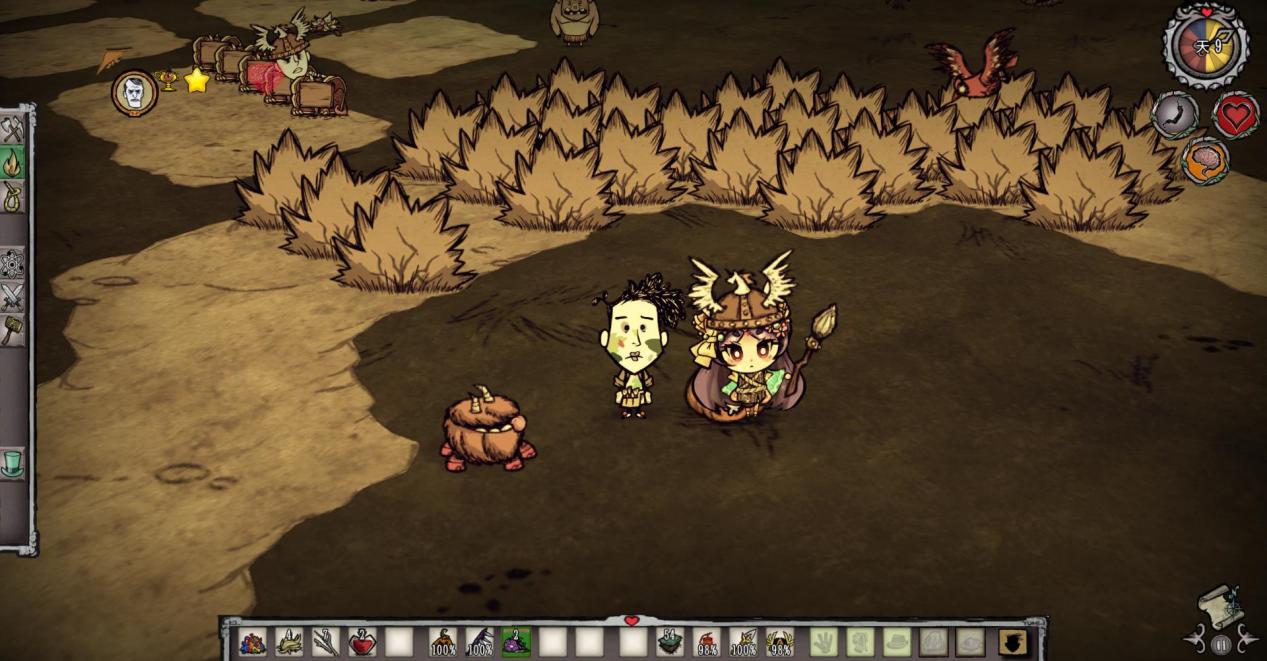Select the twigs stack slot
The image size is (1267, 661).
[x=325, y=642]
